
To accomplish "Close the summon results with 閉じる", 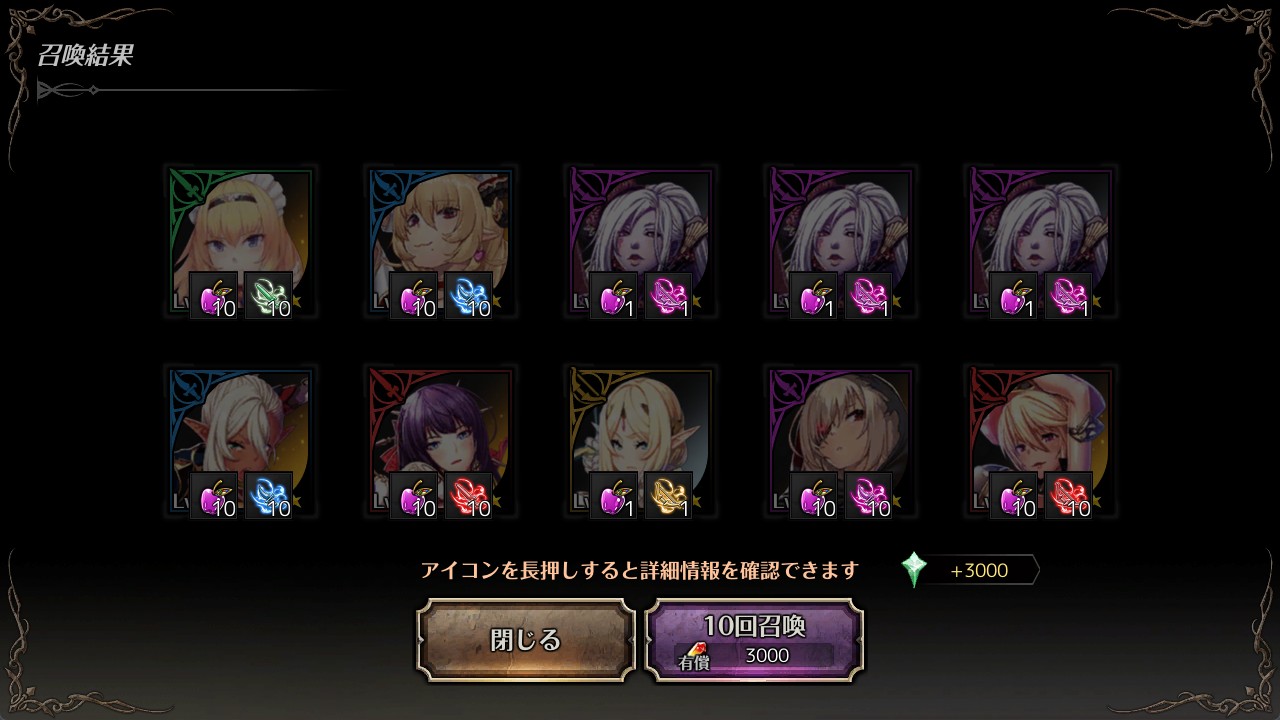I will [x=526, y=640].
